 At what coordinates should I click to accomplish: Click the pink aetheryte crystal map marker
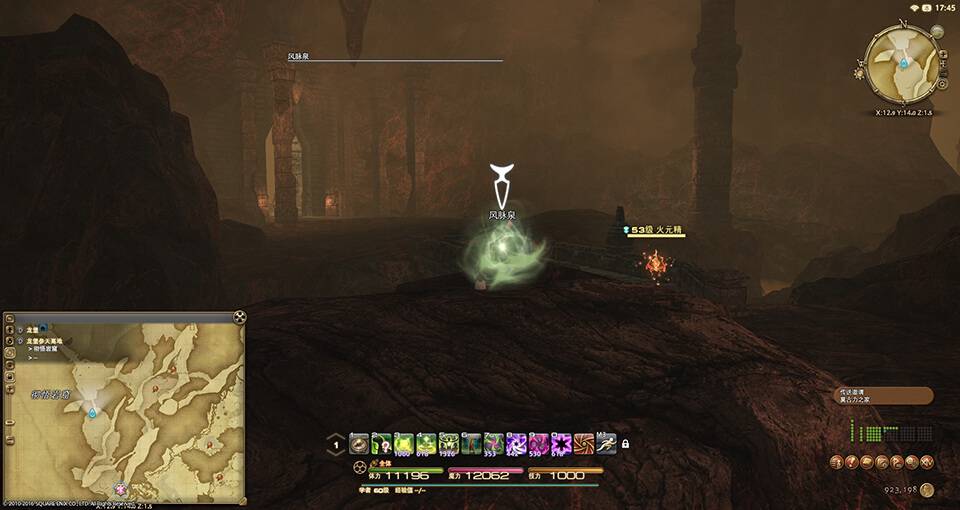click(122, 490)
